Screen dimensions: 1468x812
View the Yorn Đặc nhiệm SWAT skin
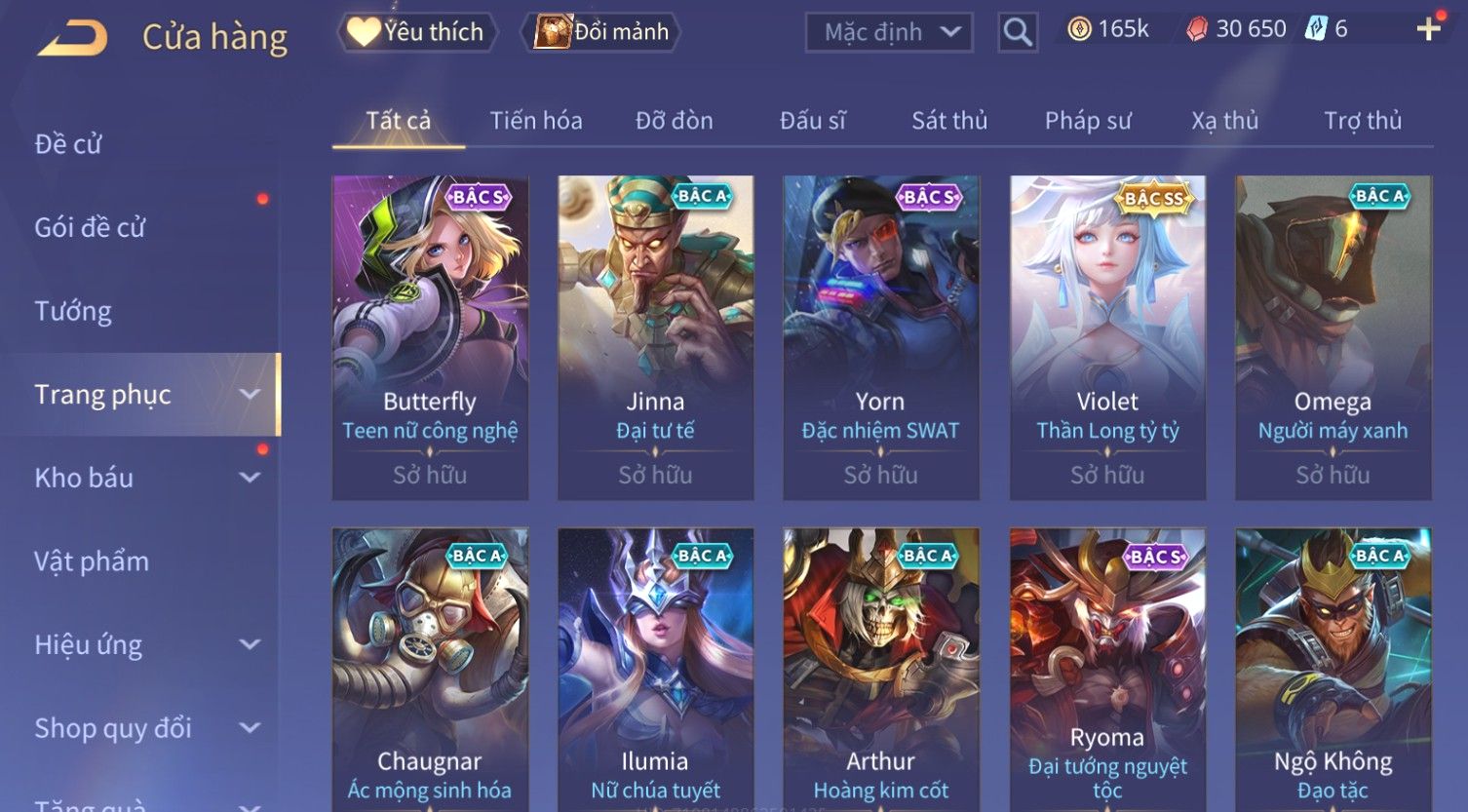click(880, 336)
